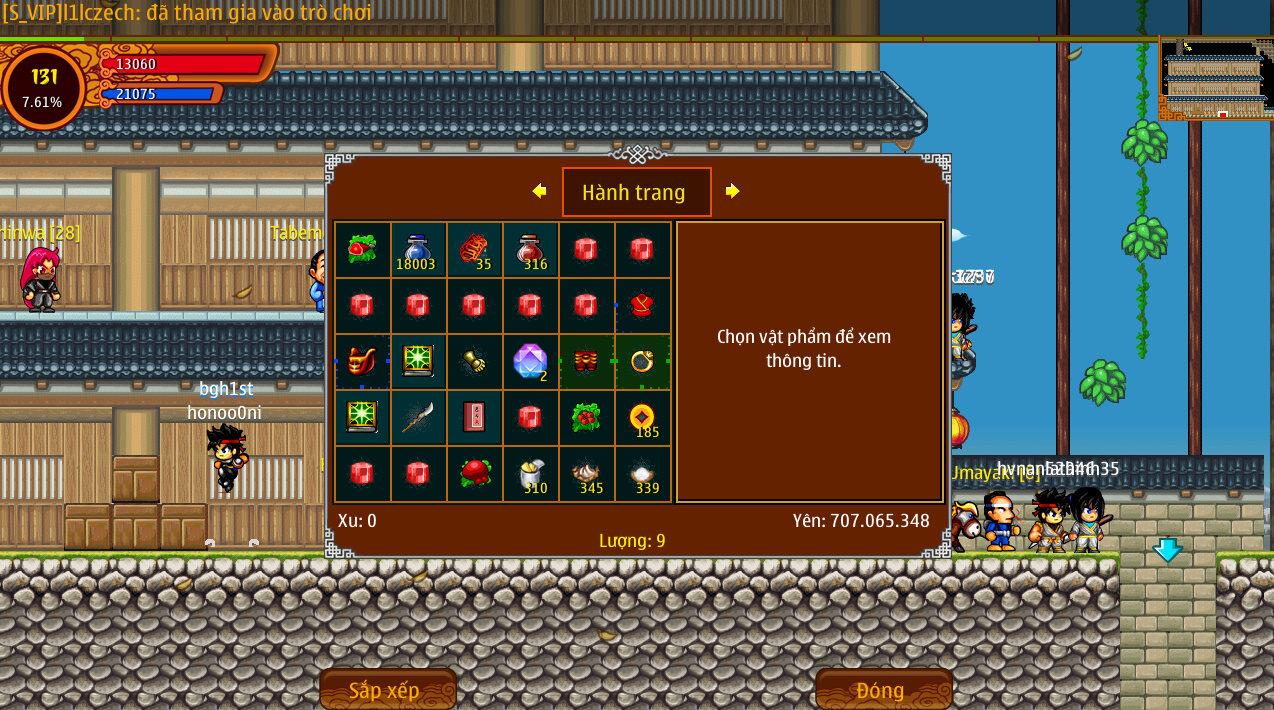The image size is (1274, 710).
Task: Open the minimap in the corner
Action: pos(1215,79)
